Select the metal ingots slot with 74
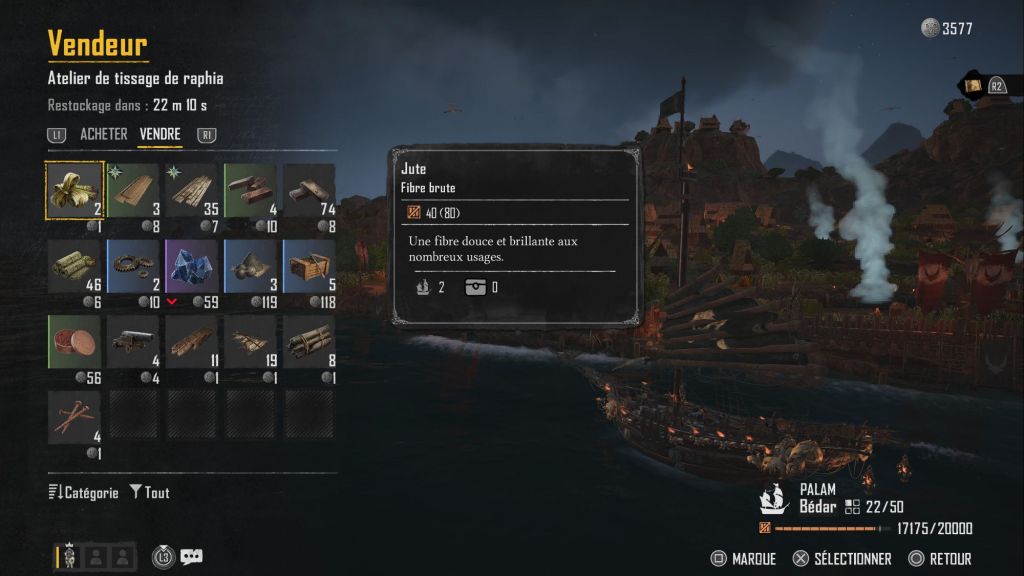 point(309,190)
